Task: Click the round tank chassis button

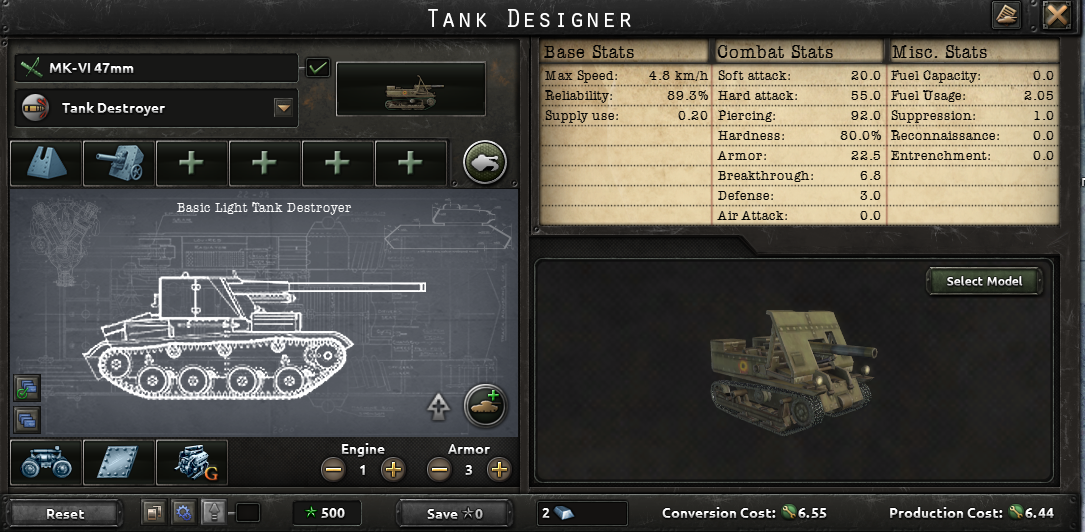Action: pyautogui.click(x=485, y=162)
